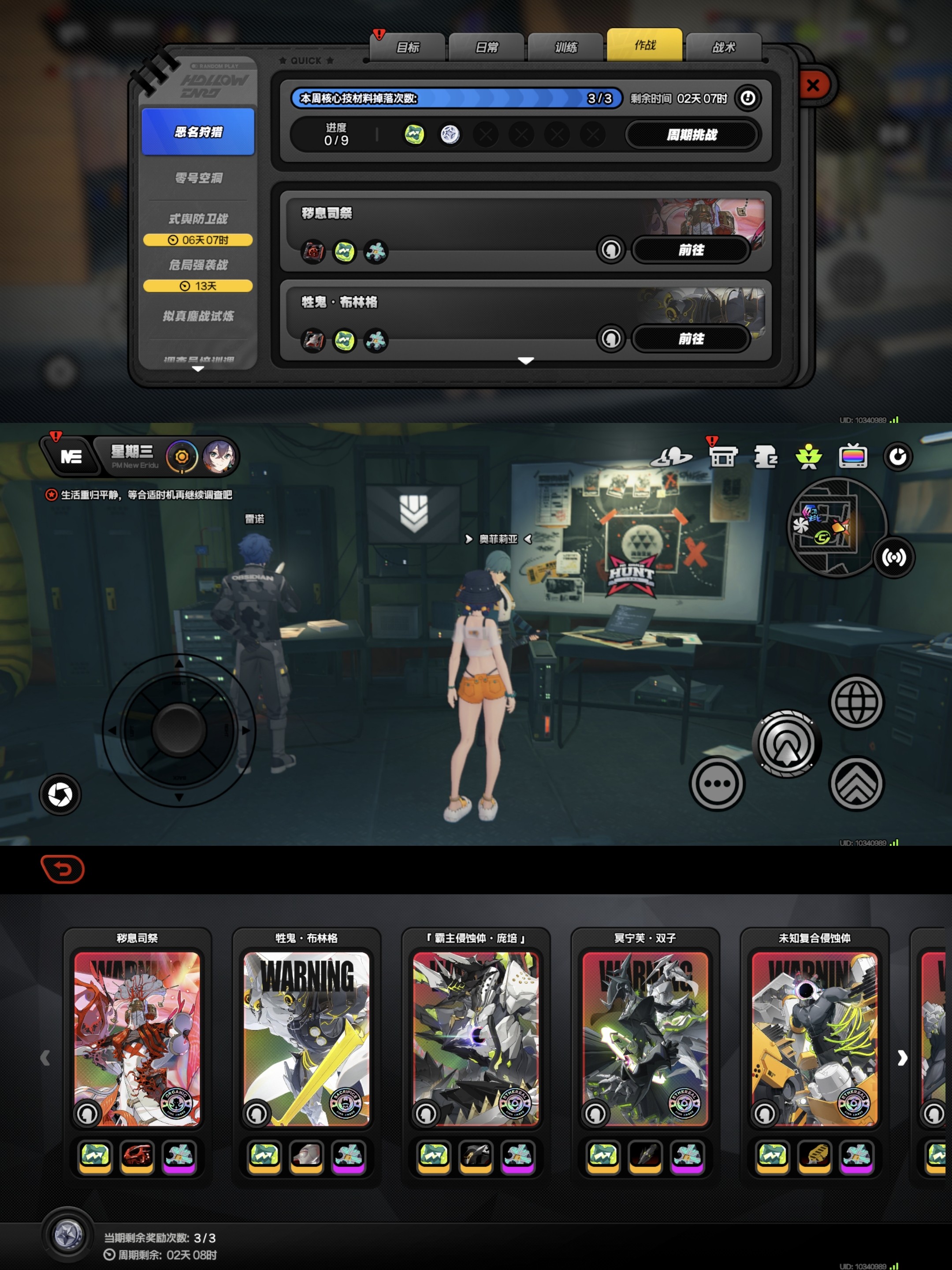Screen dimensions: 952x1270
Task: Switch to the 战术 tab
Action: [724, 47]
